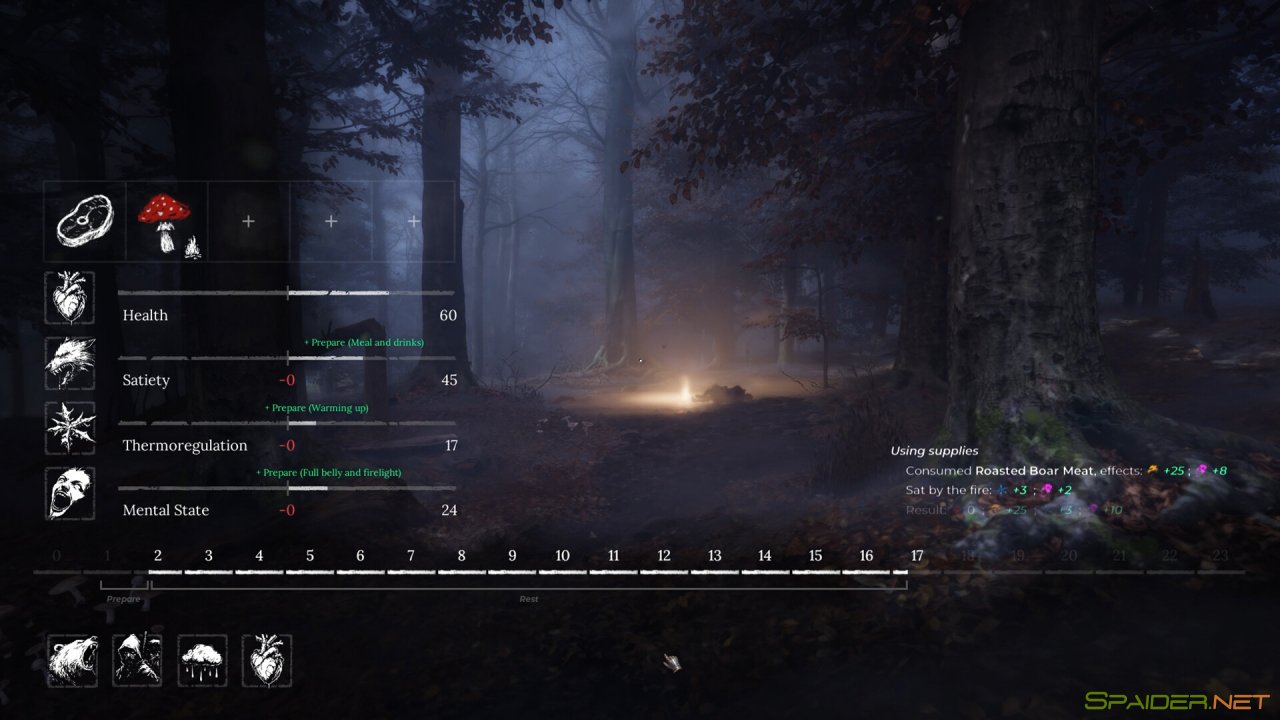The height and width of the screenshot is (720, 1280).
Task: Select the roasted meat supply slot
Action: click(85, 220)
